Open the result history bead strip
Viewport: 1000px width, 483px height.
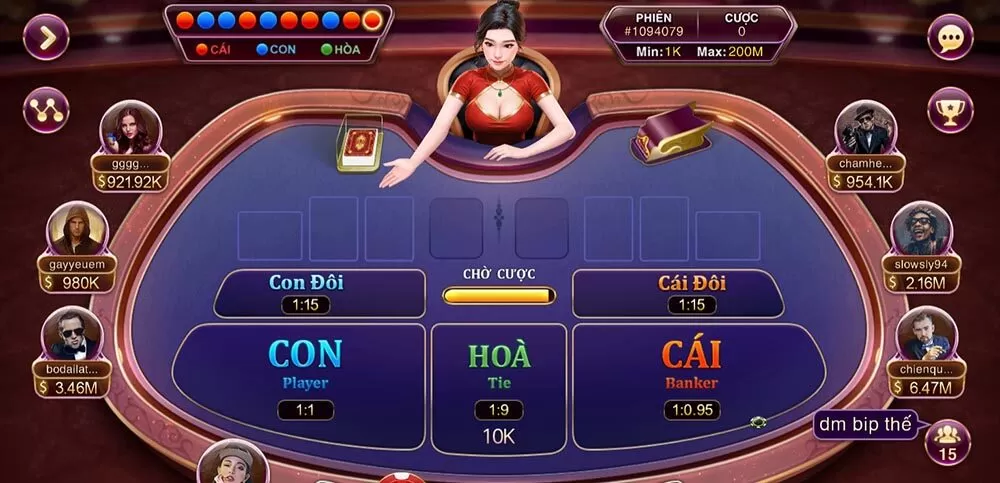(x=277, y=19)
